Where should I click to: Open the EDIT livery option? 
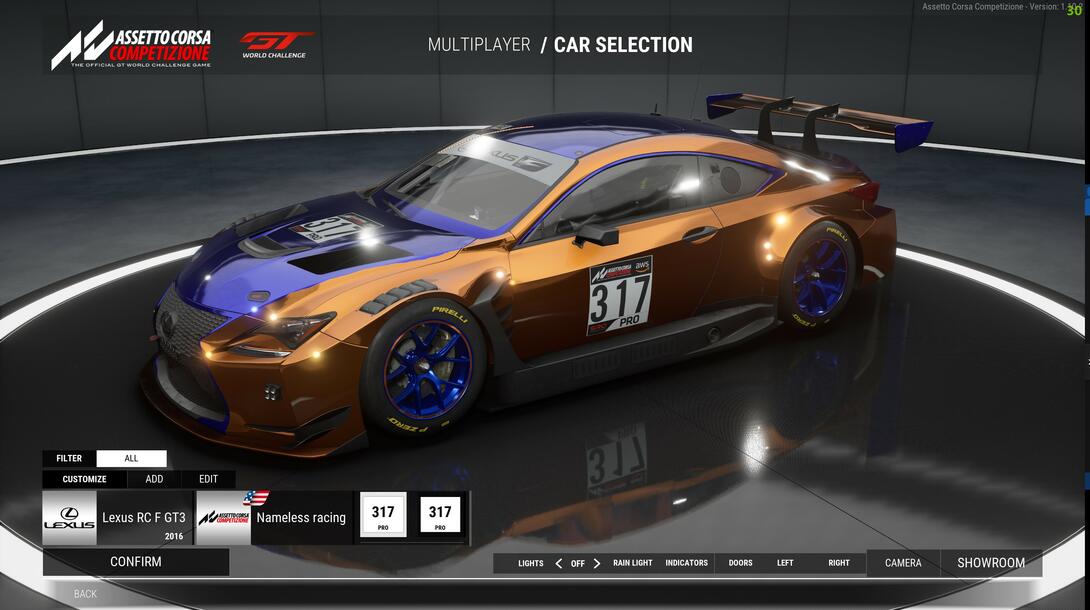(208, 479)
